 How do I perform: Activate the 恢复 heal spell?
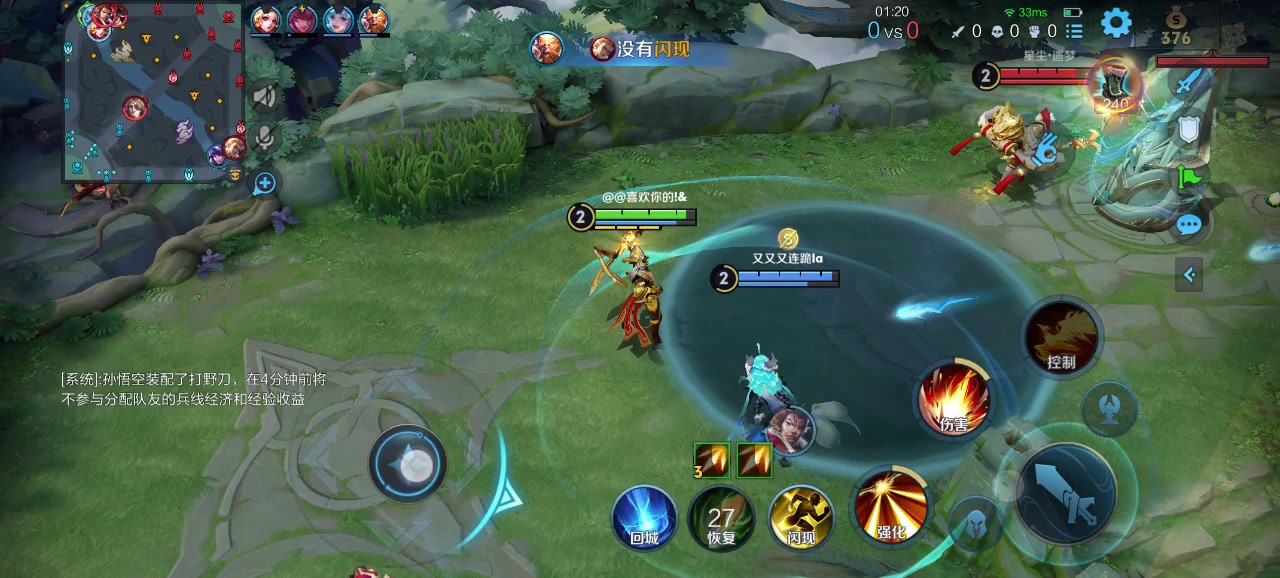[x=721, y=517]
